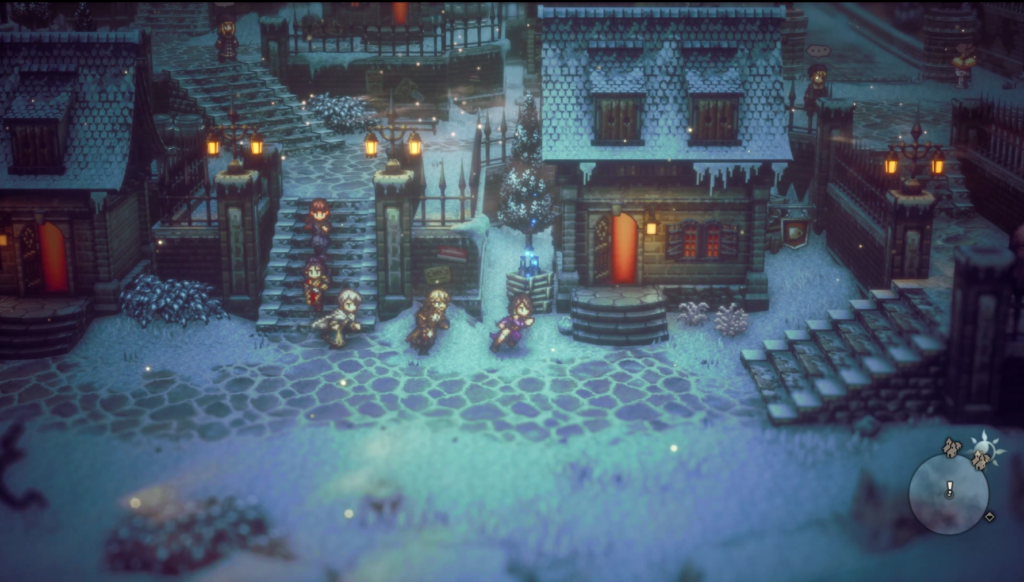
Task: Select the exclamation mark marker on minimap
Action: coord(949,489)
